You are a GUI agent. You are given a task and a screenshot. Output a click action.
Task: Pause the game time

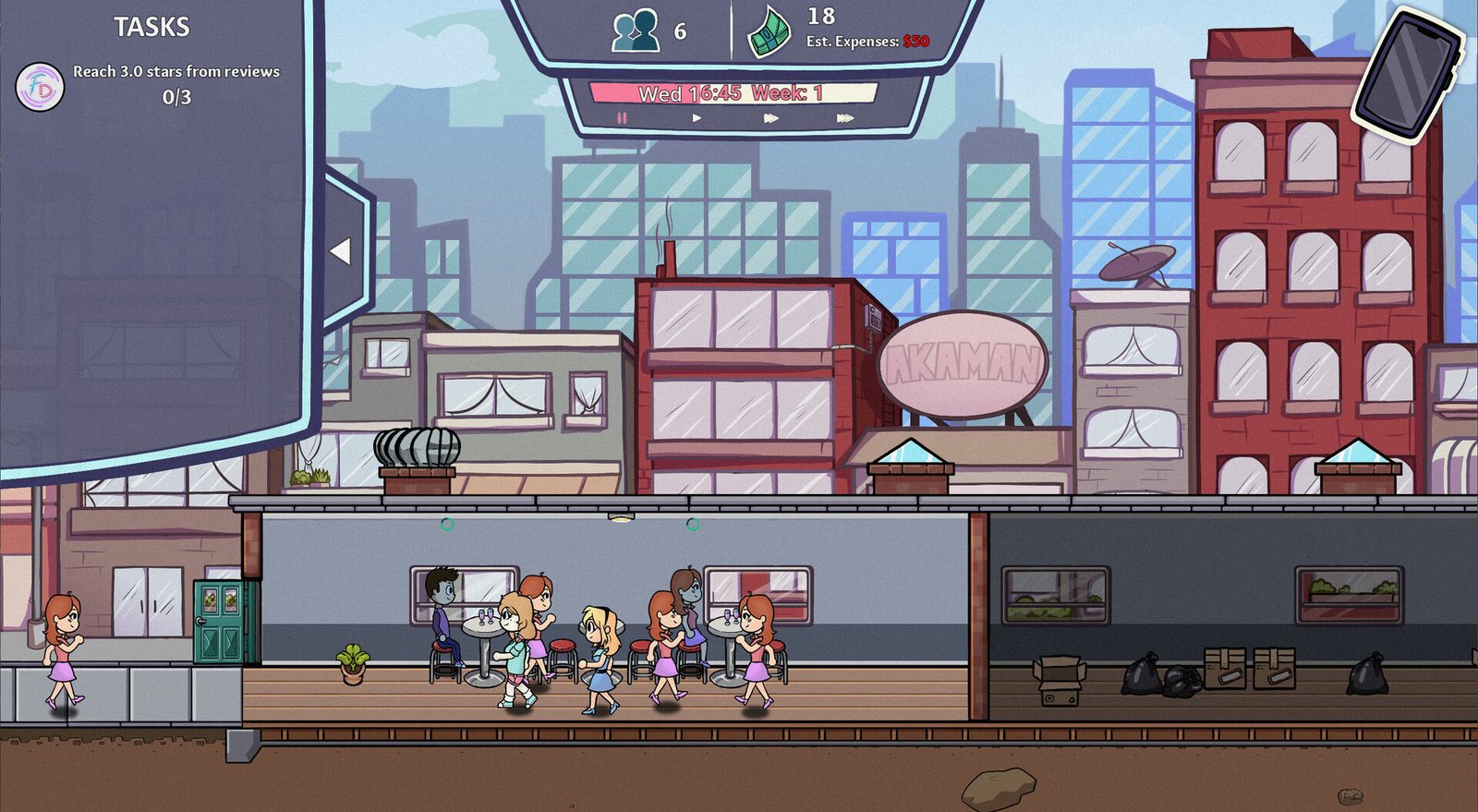(622, 118)
